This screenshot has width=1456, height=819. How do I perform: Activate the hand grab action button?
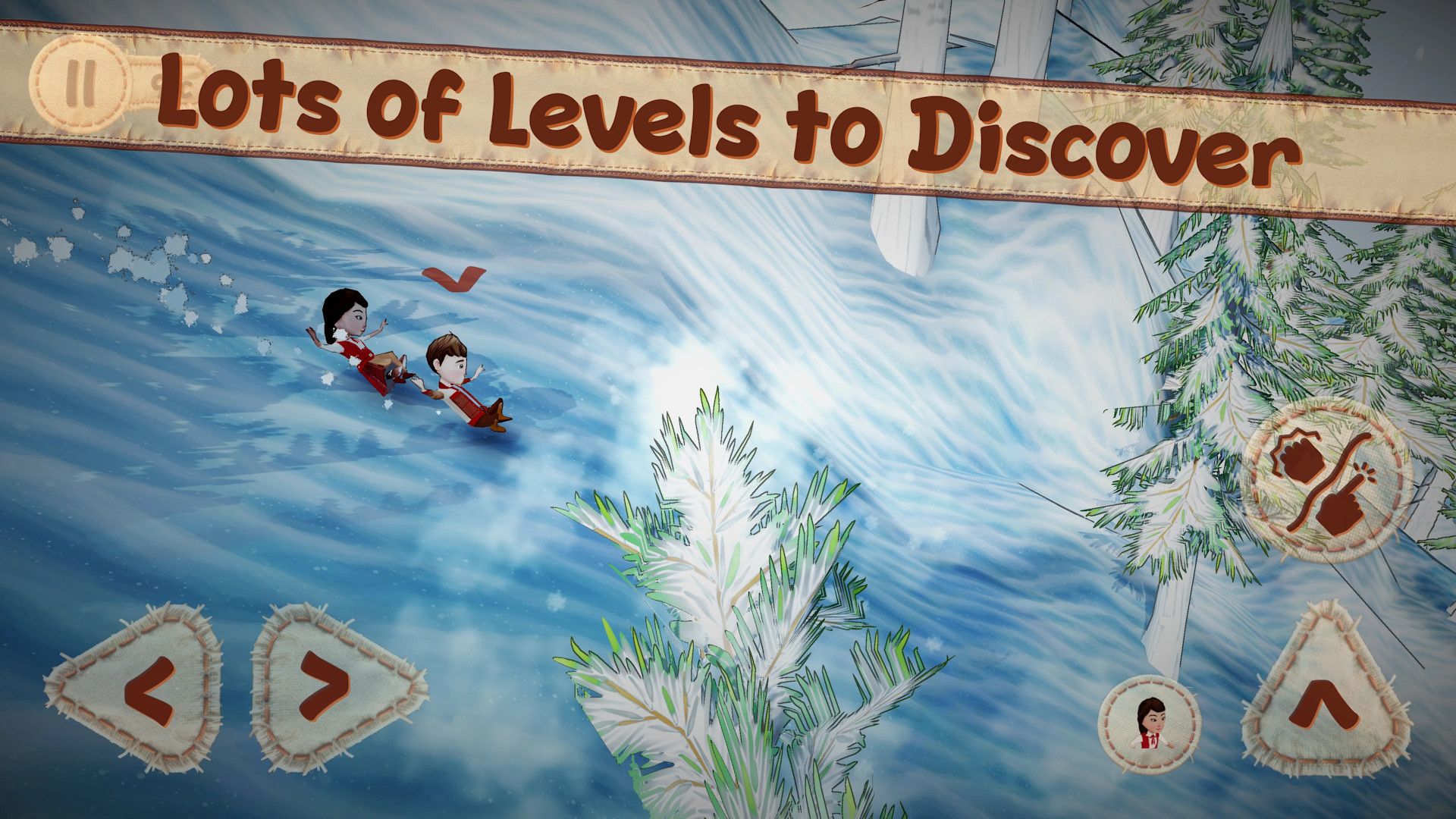1326,481
